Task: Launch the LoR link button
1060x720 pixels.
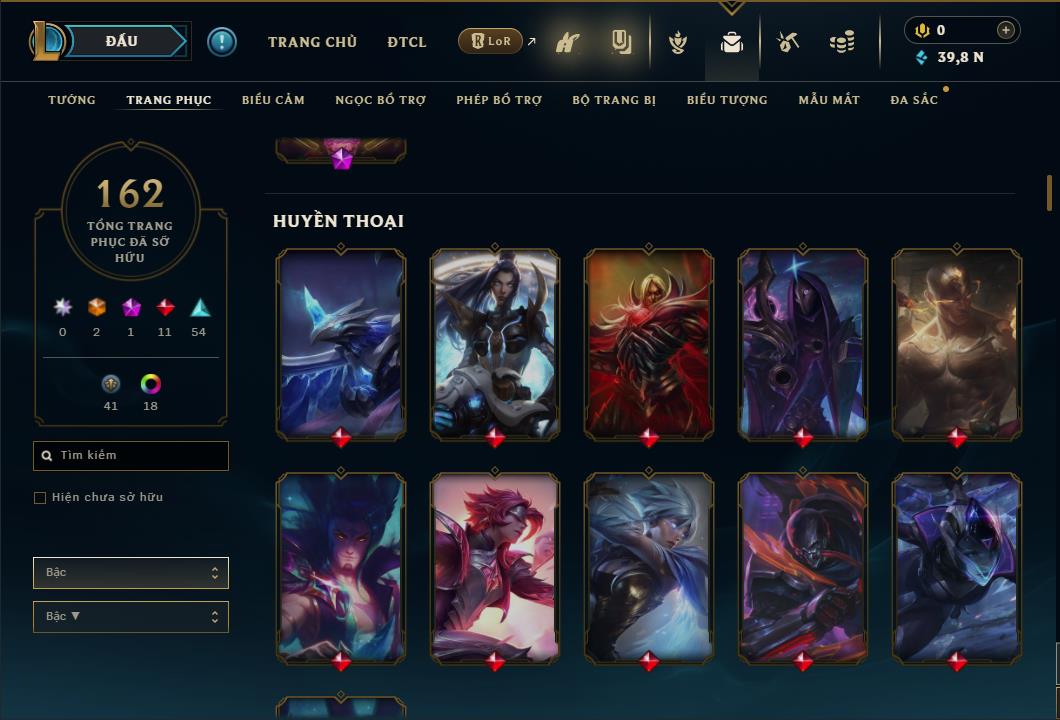Action: click(x=491, y=41)
